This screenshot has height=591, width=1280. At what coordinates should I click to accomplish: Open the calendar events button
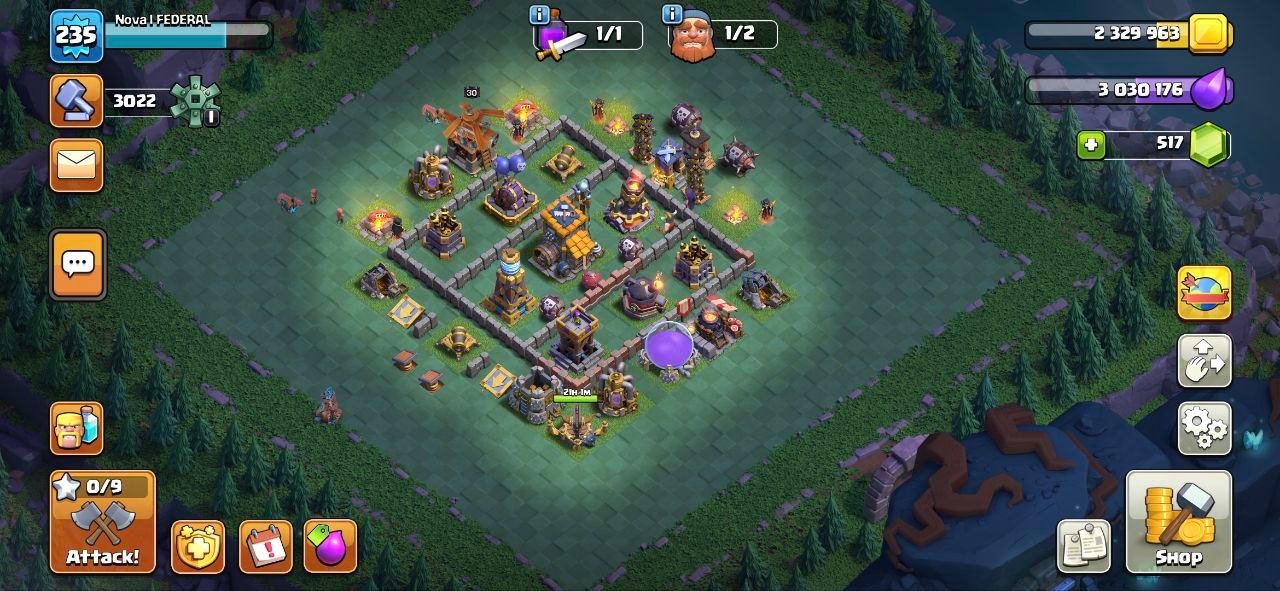266,547
